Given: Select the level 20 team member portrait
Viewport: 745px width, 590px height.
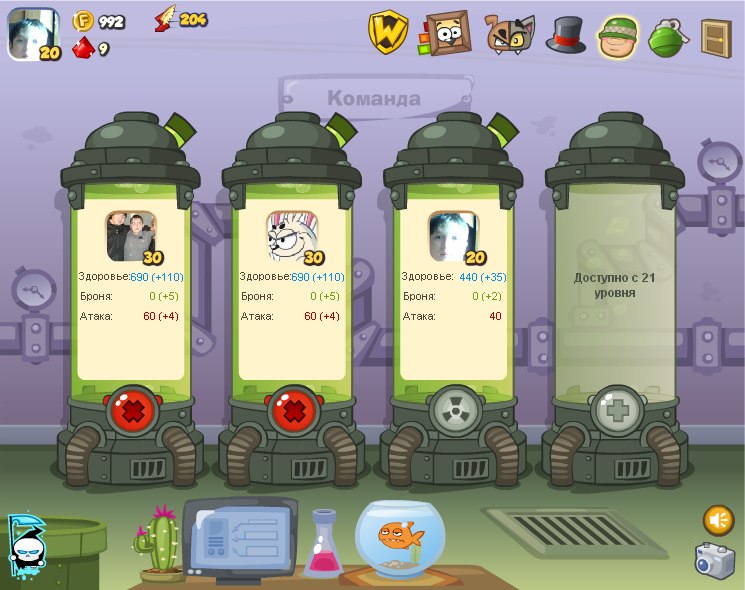Looking at the screenshot, I should pos(452,236).
